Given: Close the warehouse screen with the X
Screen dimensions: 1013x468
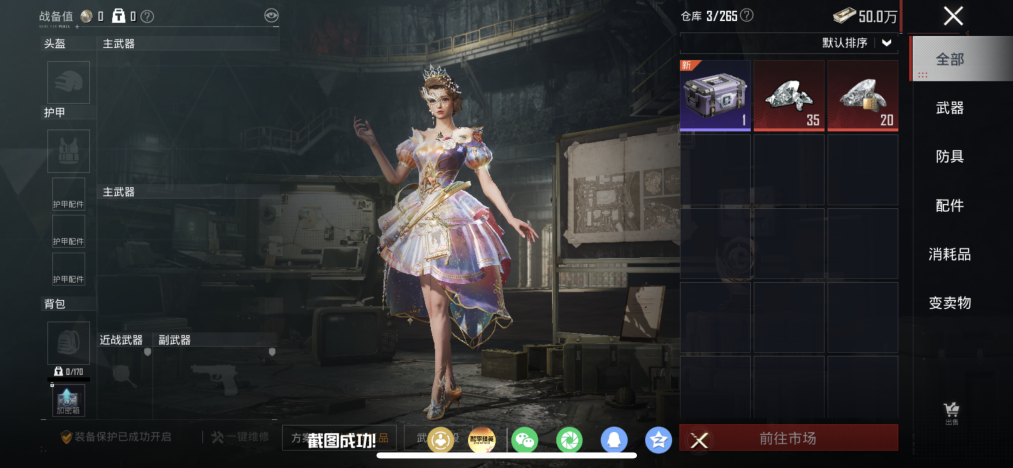Looking at the screenshot, I should pos(953,15).
